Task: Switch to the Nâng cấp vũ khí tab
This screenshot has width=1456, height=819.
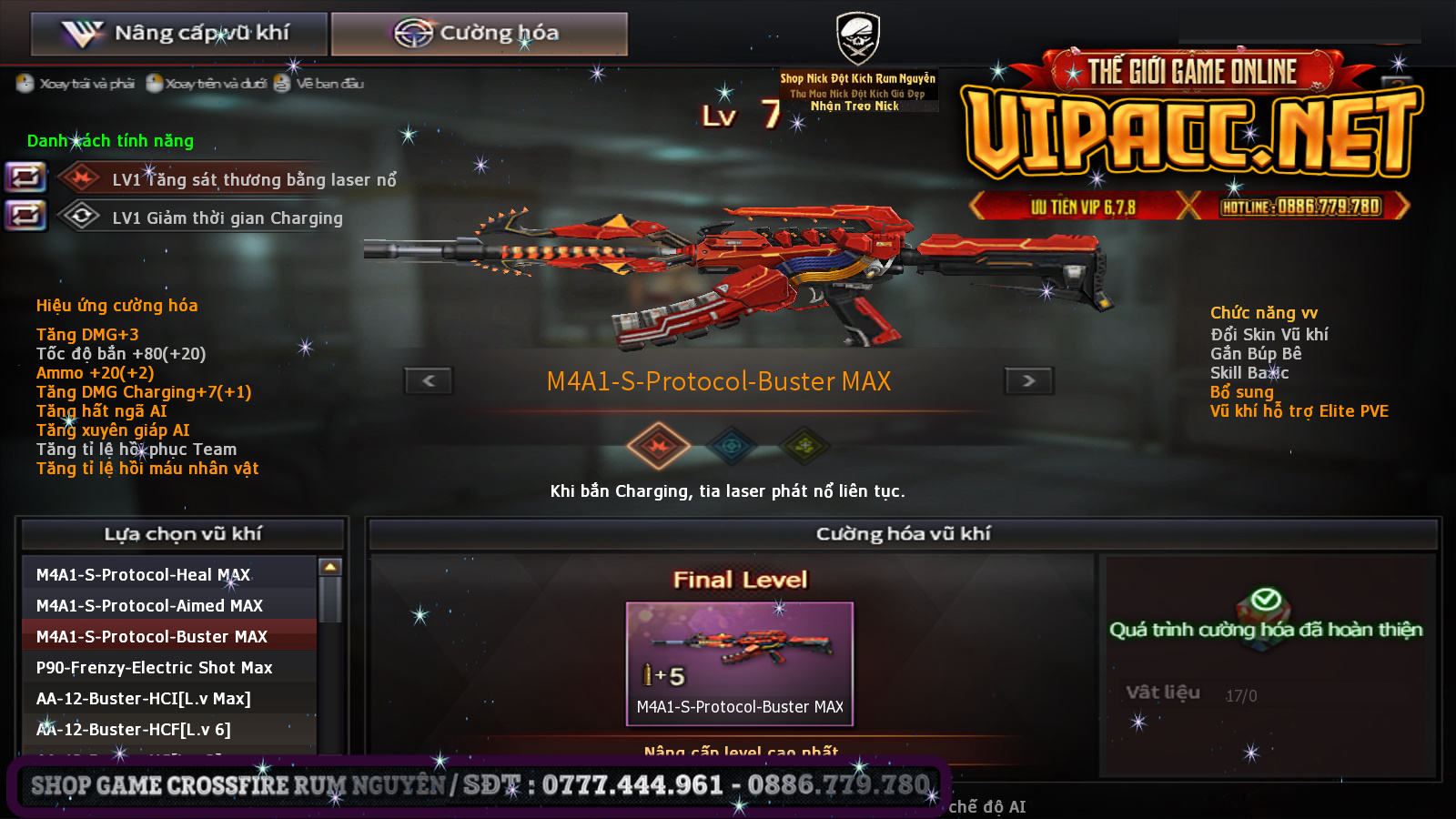Action: [x=178, y=34]
